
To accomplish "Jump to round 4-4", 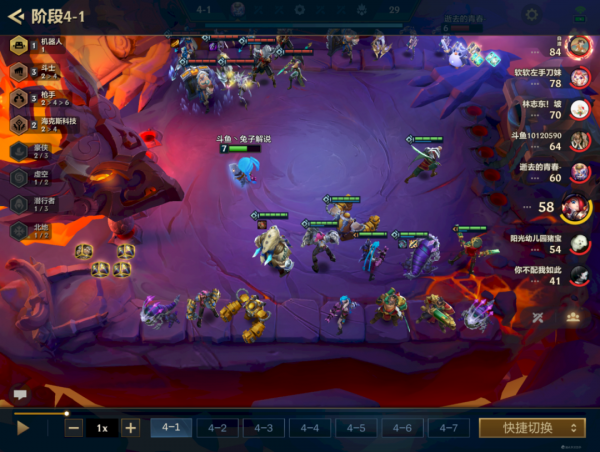I will [x=309, y=428].
